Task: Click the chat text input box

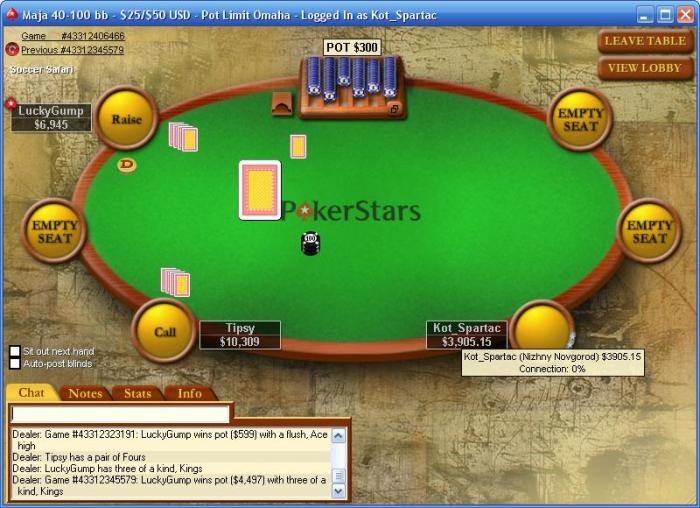Action: click(120, 413)
